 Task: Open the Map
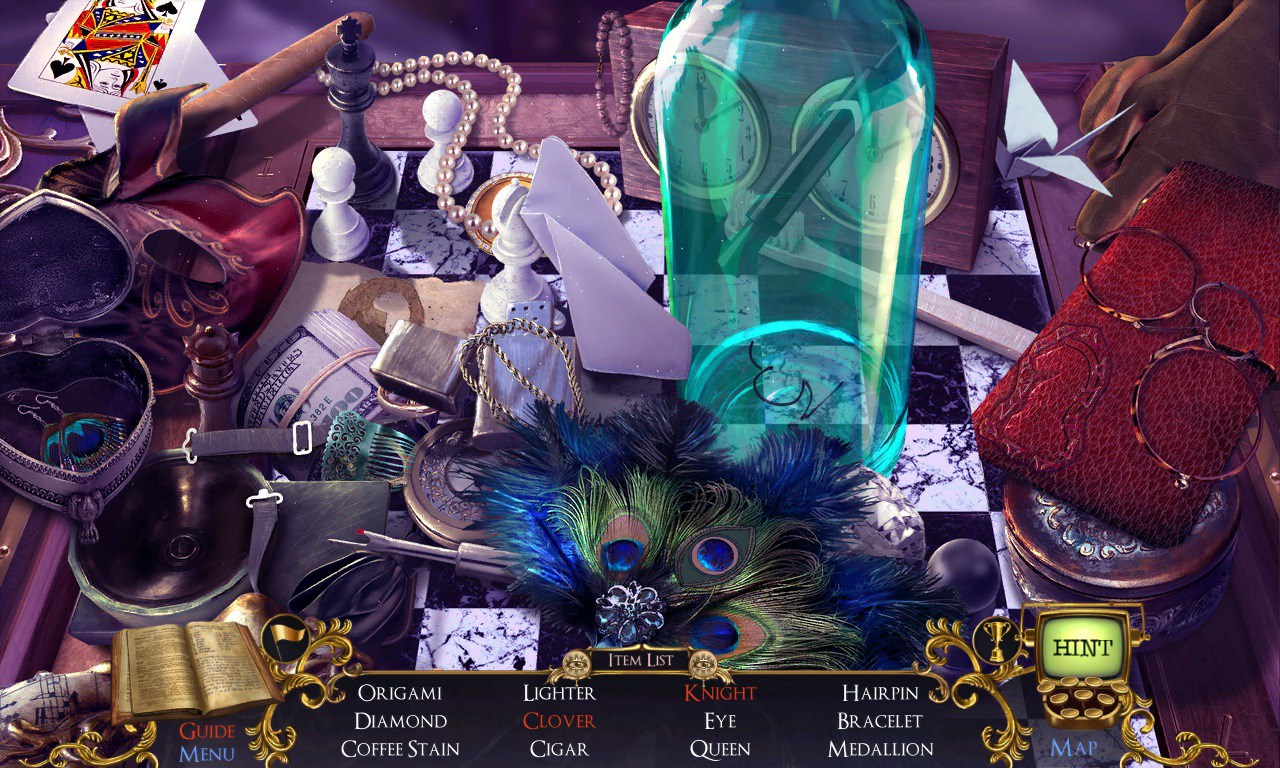[1073, 747]
